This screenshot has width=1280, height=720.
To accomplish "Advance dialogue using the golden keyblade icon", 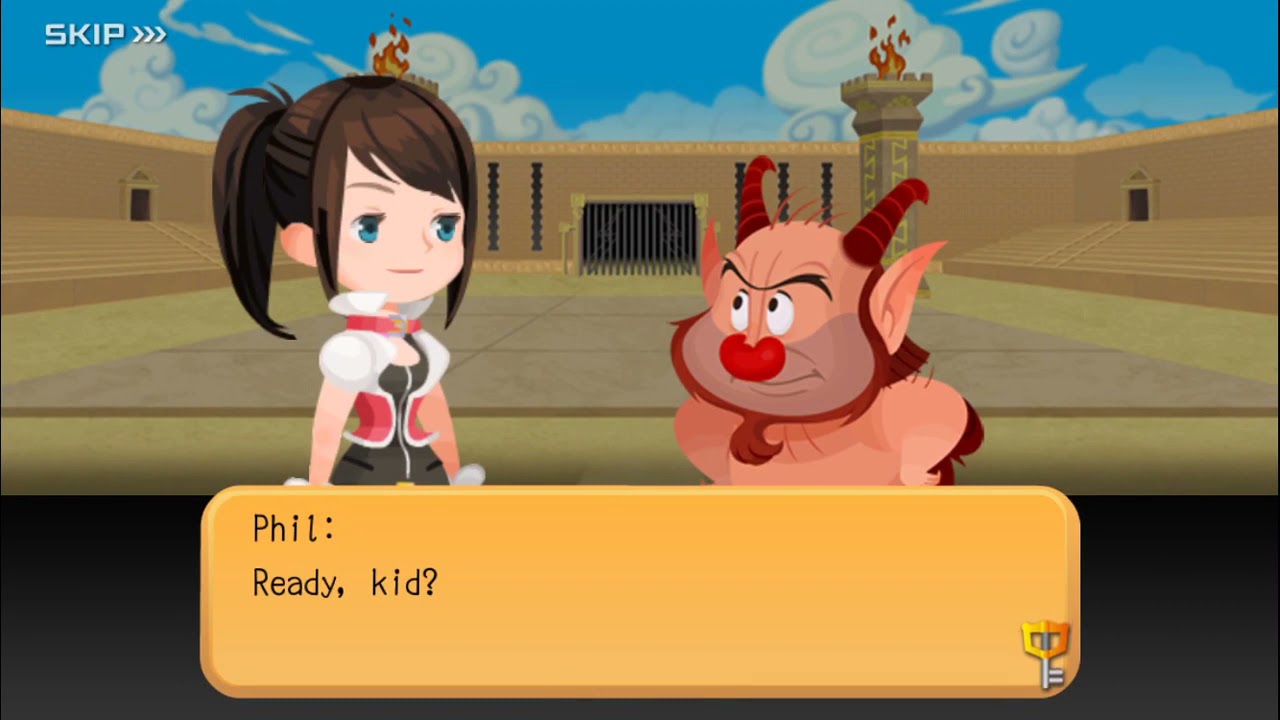I will pyautogui.click(x=1045, y=652).
